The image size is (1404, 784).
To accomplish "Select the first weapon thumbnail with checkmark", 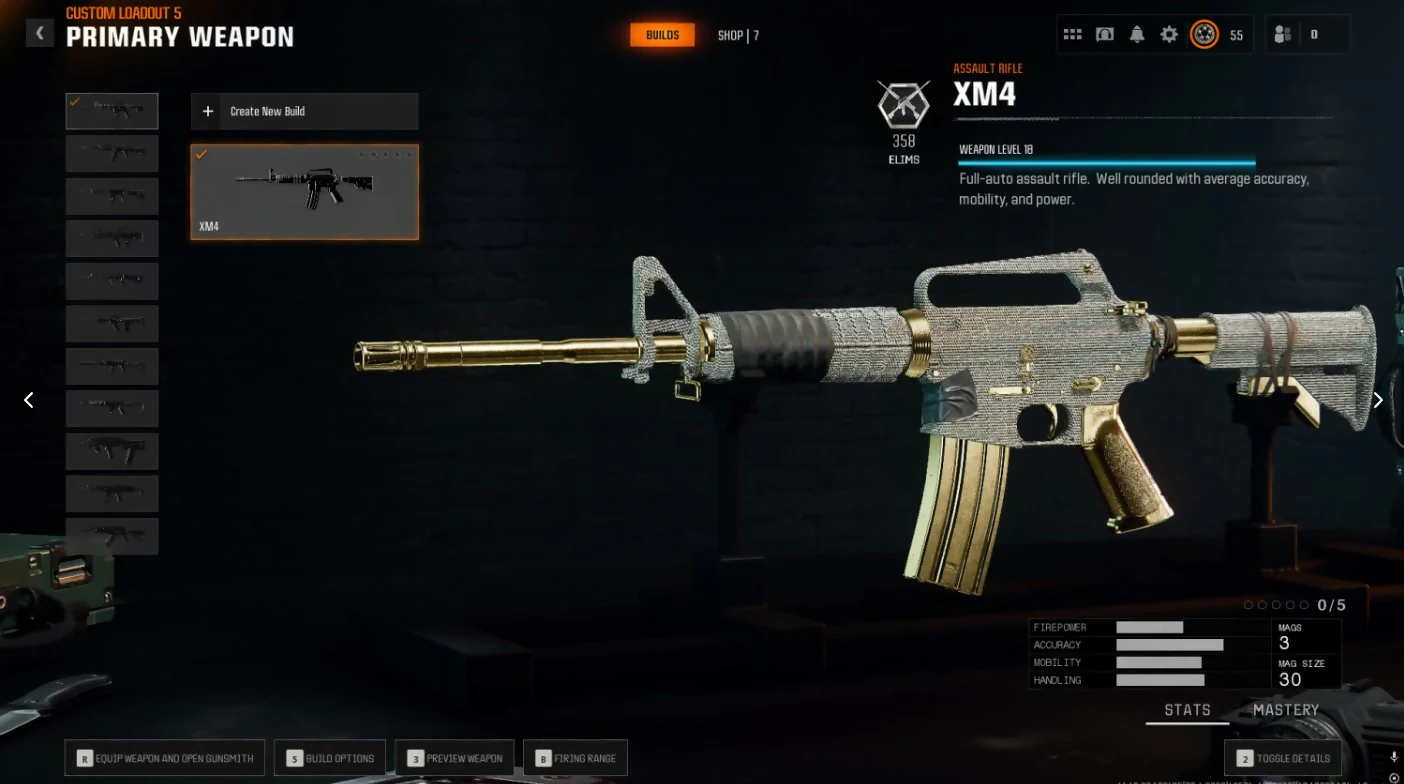I will [x=112, y=111].
